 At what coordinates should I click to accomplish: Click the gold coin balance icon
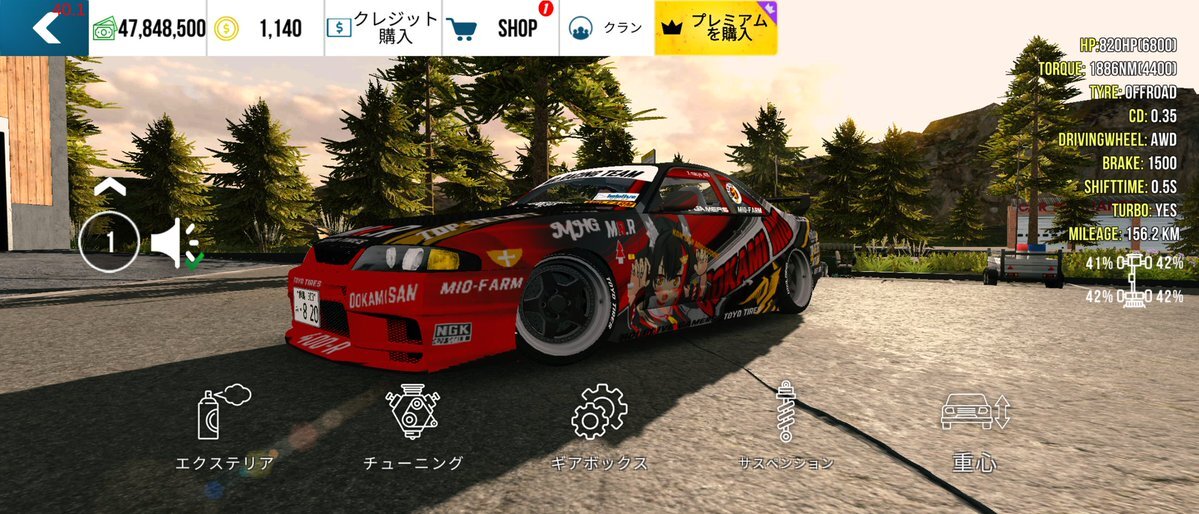tap(227, 28)
